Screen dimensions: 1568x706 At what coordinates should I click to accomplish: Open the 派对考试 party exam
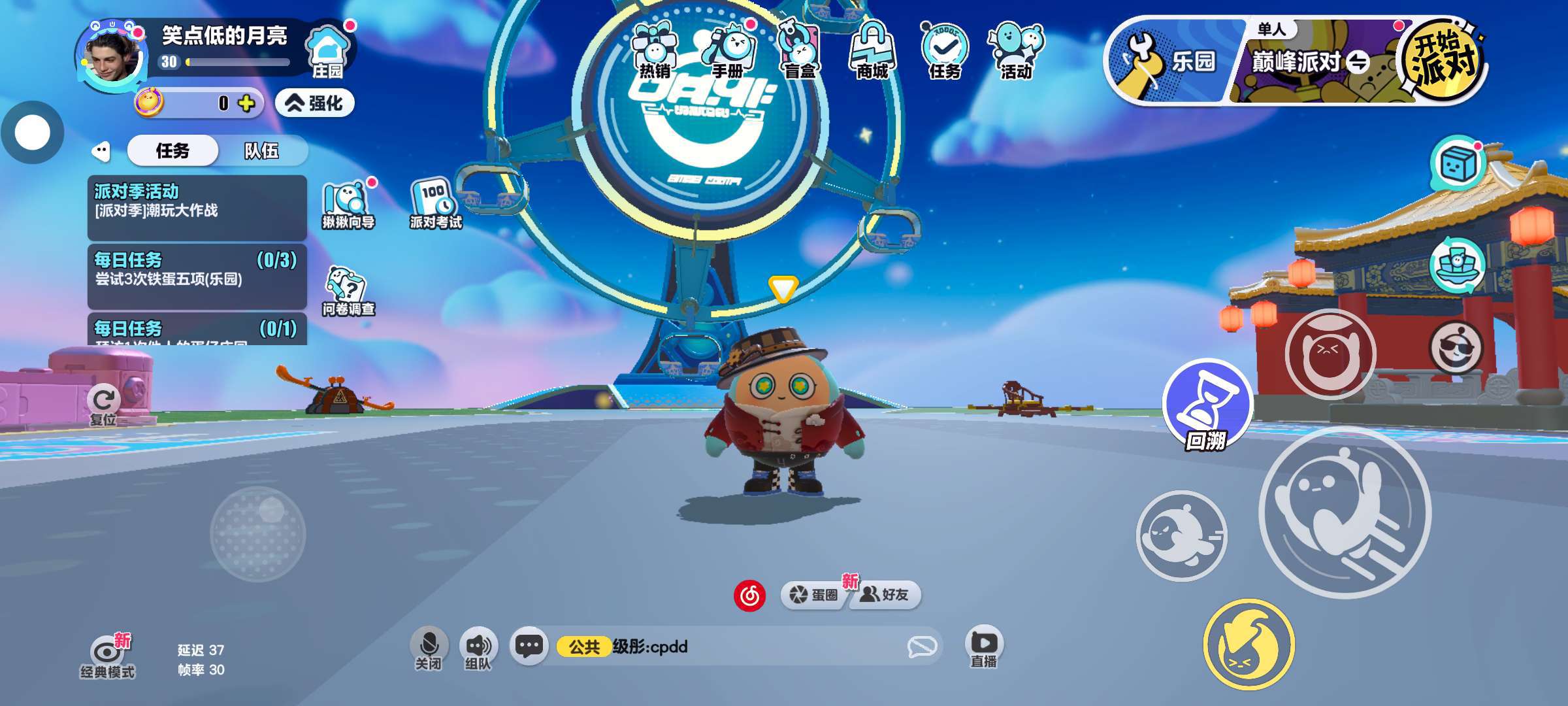435,204
